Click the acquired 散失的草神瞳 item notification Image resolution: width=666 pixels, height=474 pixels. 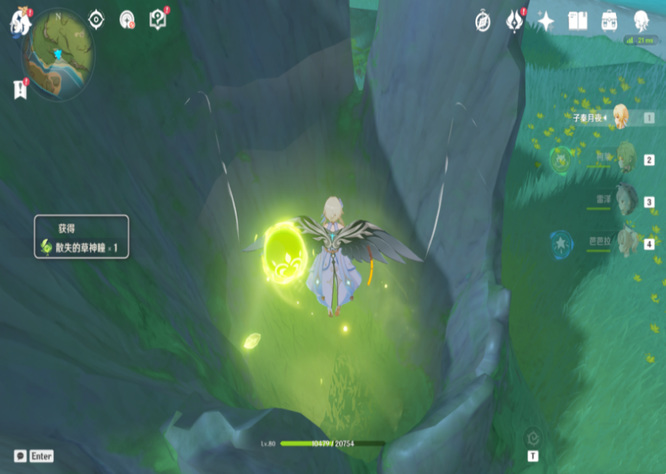click(x=82, y=238)
